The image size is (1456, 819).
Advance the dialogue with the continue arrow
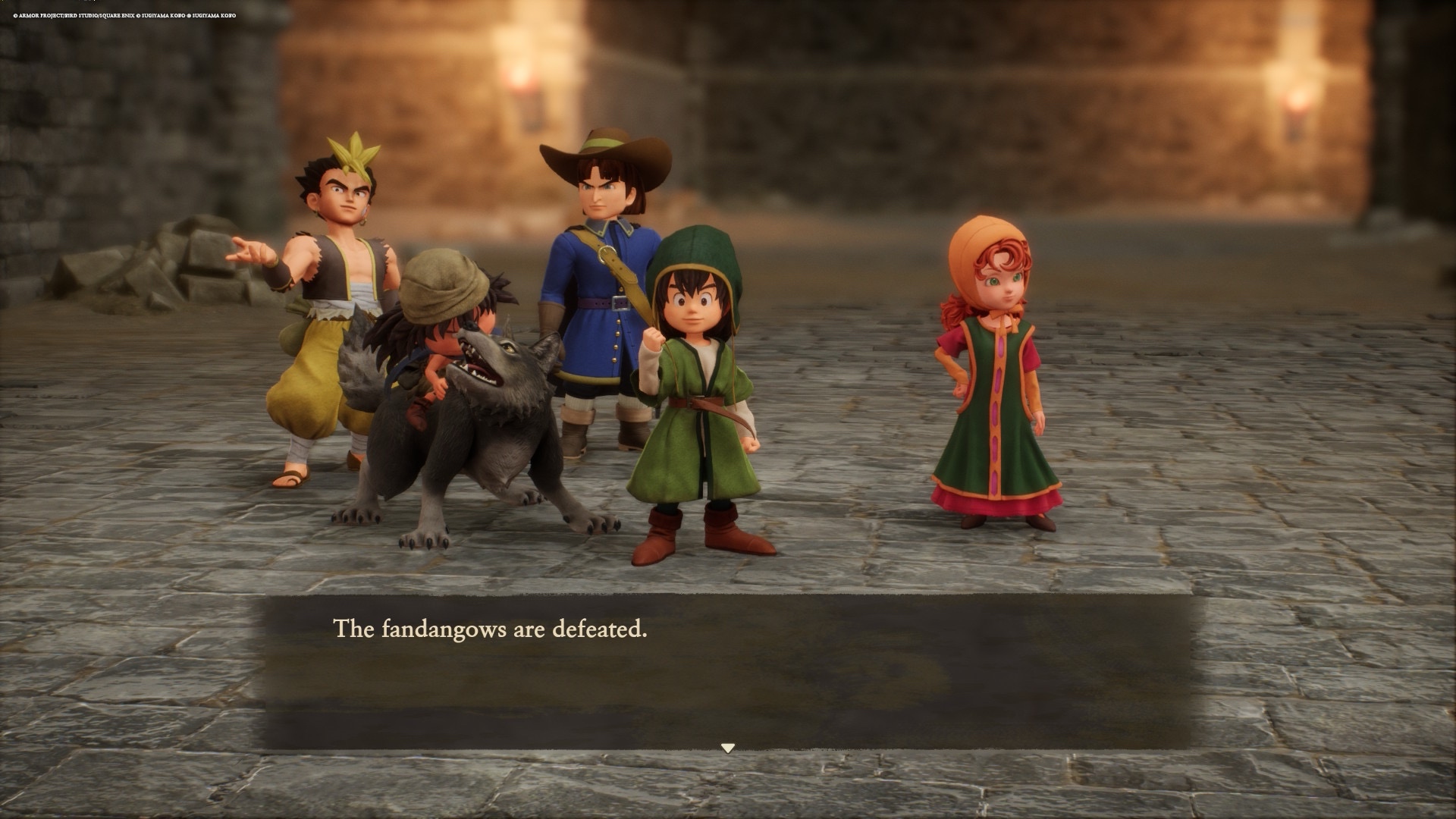coord(728,748)
